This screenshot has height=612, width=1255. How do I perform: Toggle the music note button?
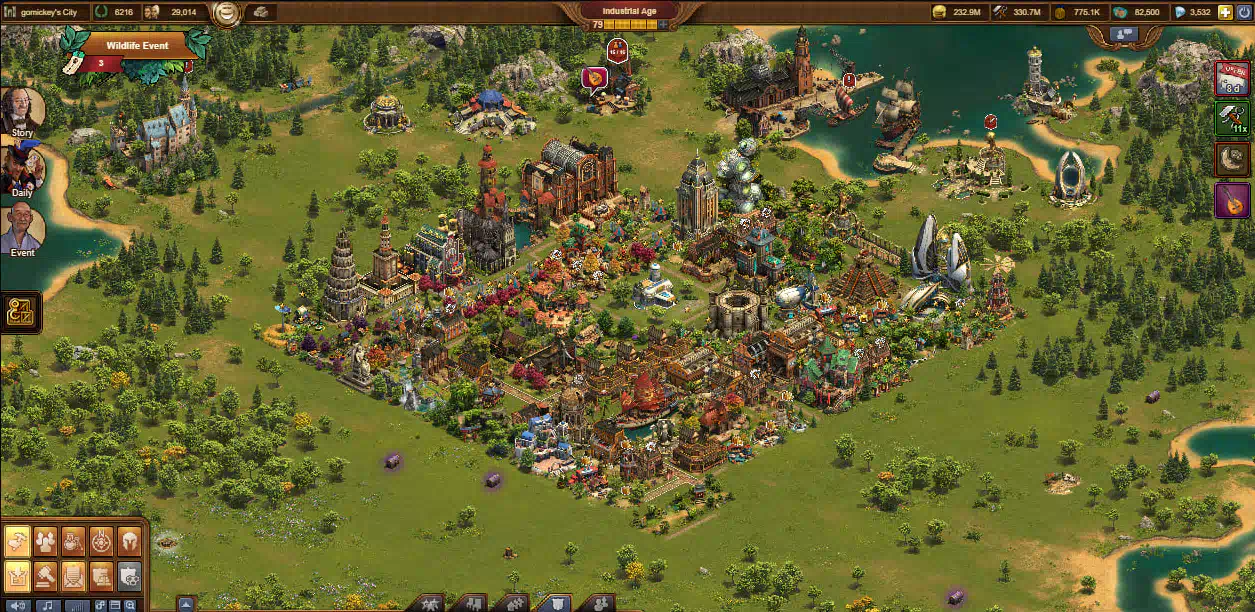click(x=47, y=606)
